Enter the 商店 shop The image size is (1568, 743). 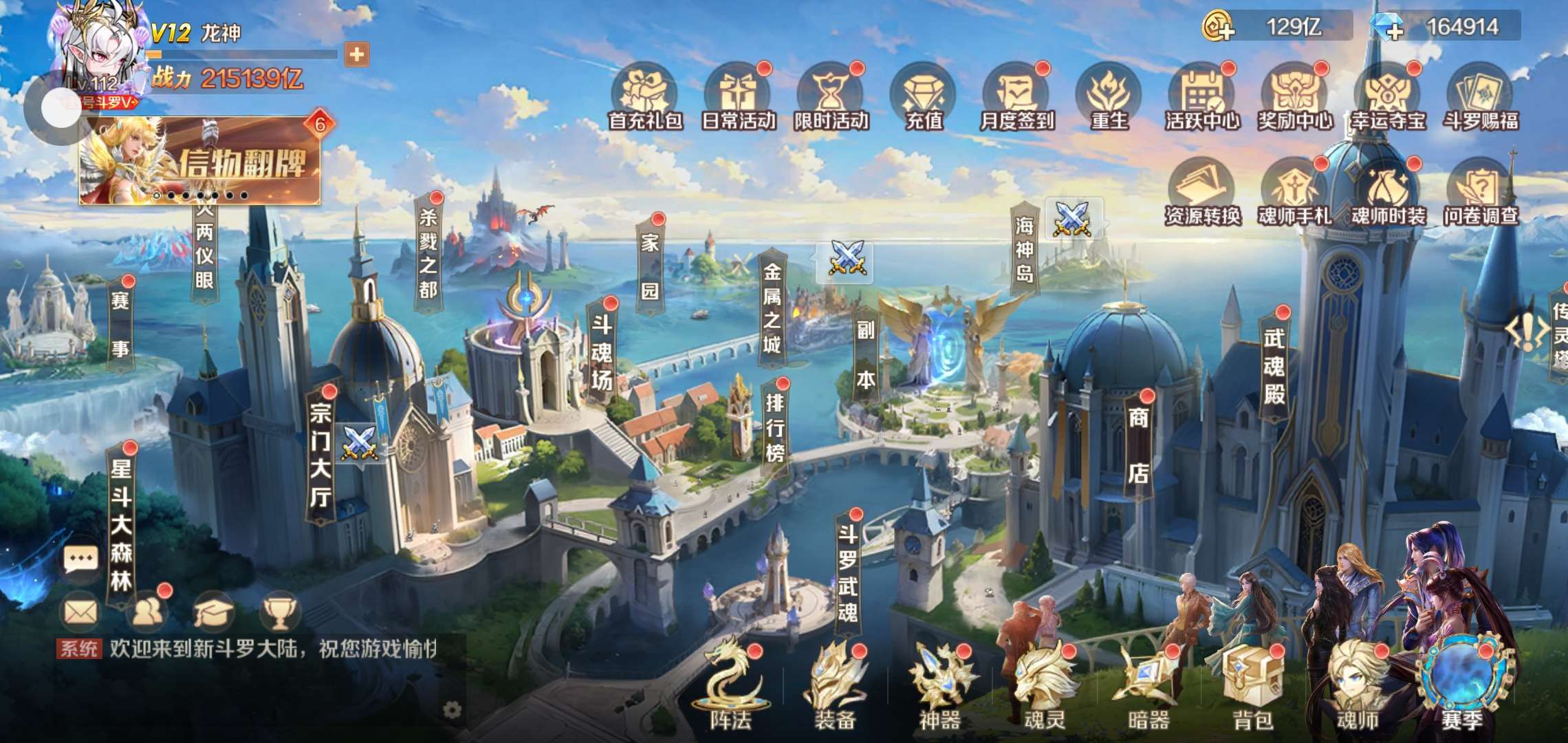pyautogui.click(x=1138, y=444)
